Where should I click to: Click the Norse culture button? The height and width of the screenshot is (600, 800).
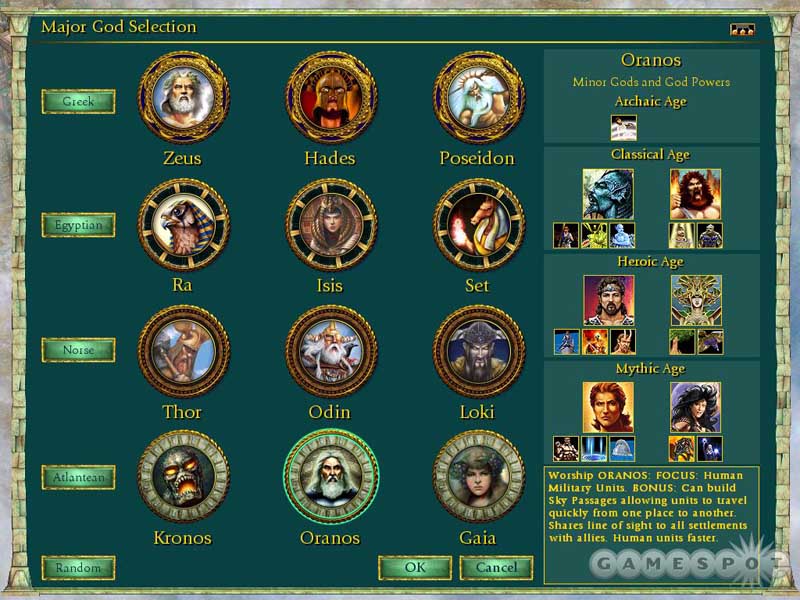click(78, 350)
